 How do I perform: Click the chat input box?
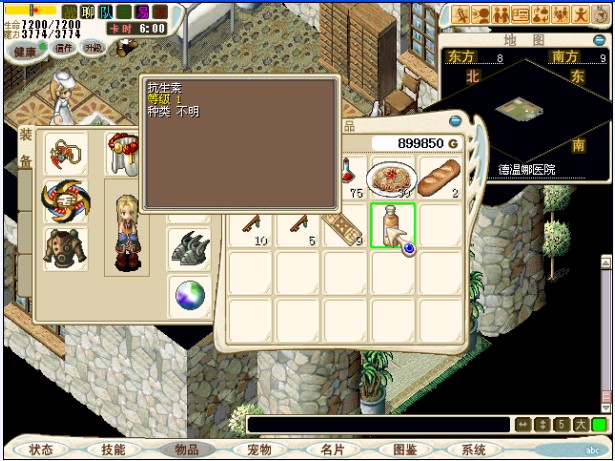[x=378, y=425]
